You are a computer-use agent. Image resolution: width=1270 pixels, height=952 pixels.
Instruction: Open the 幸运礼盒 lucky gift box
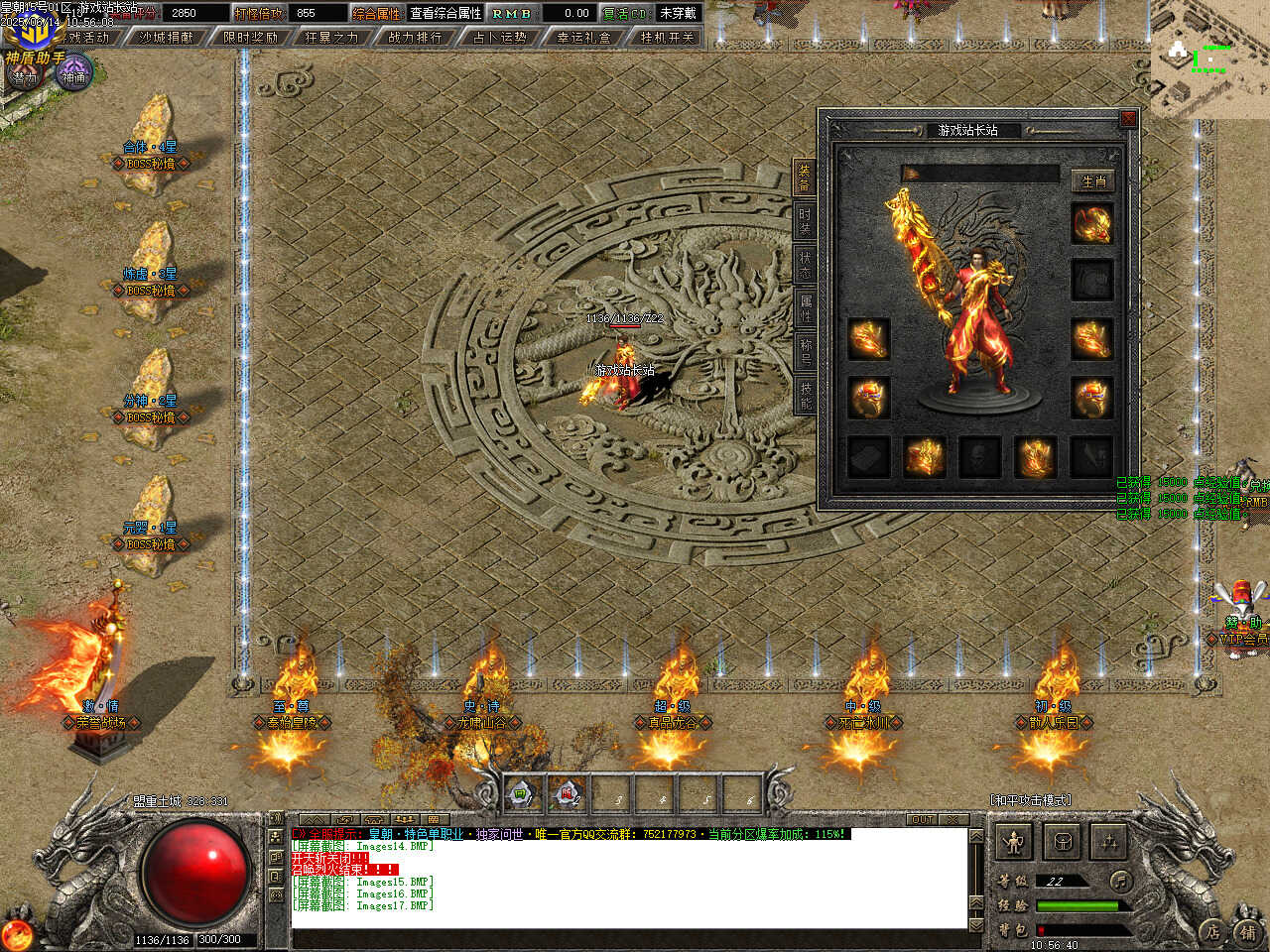(583, 38)
